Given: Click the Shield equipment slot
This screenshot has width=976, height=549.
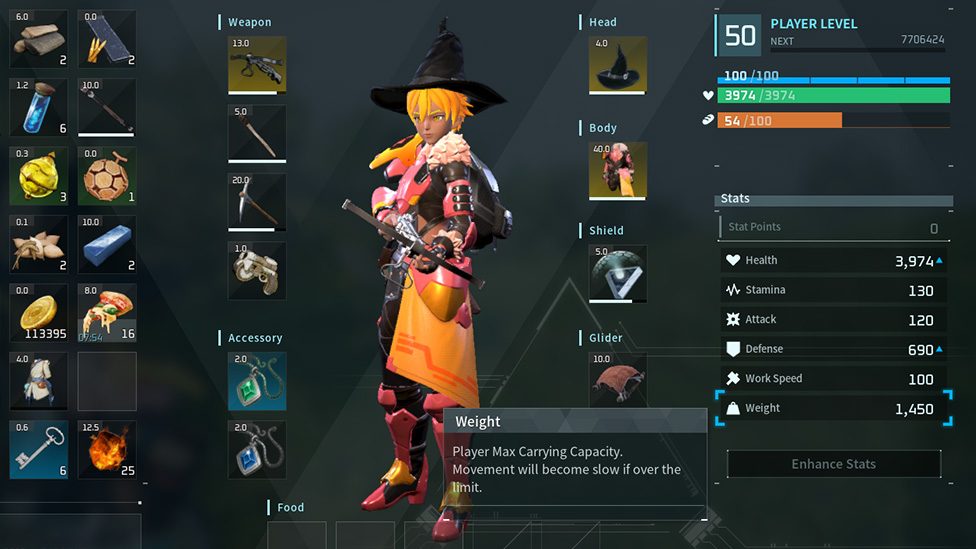Looking at the screenshot, I should click(x=618, y=273).
